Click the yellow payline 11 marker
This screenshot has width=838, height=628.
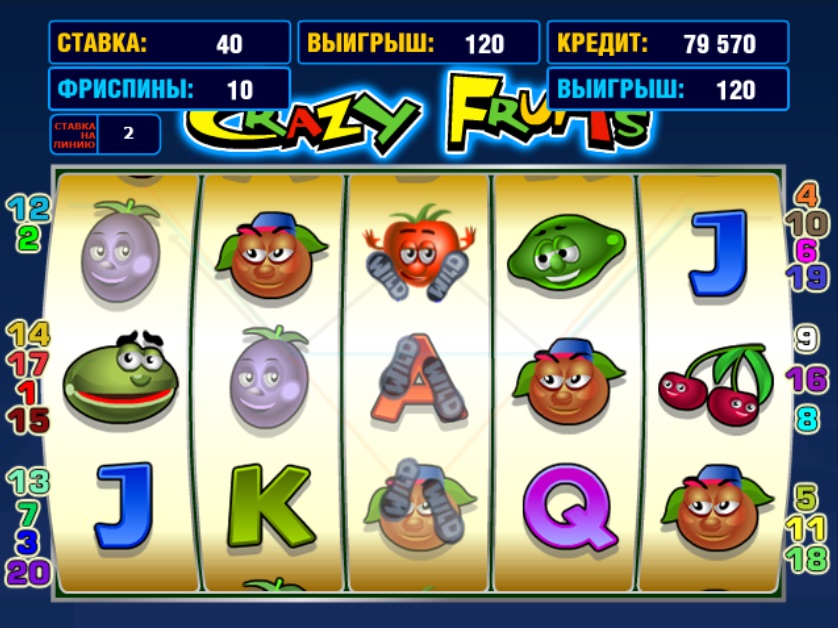pos(807,527)
